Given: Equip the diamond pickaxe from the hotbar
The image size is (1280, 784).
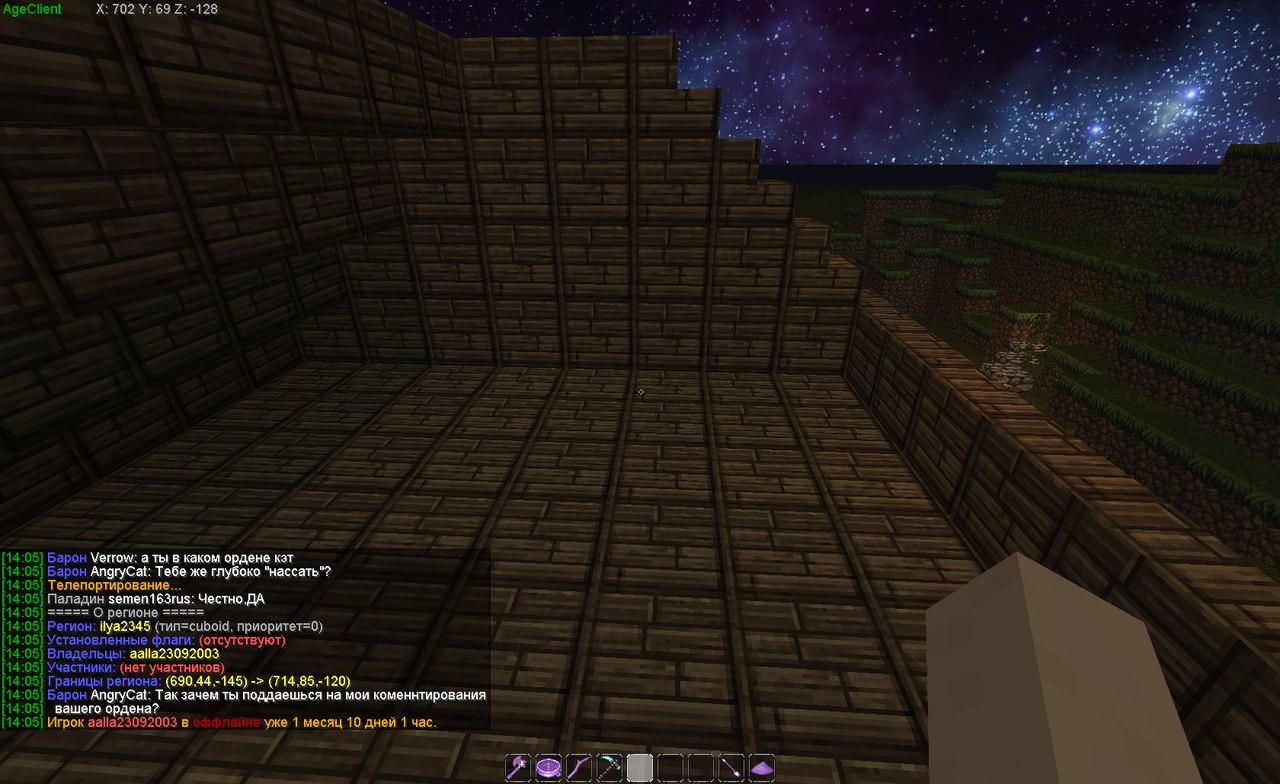Looking at the screenshot, I should [609, 767].
